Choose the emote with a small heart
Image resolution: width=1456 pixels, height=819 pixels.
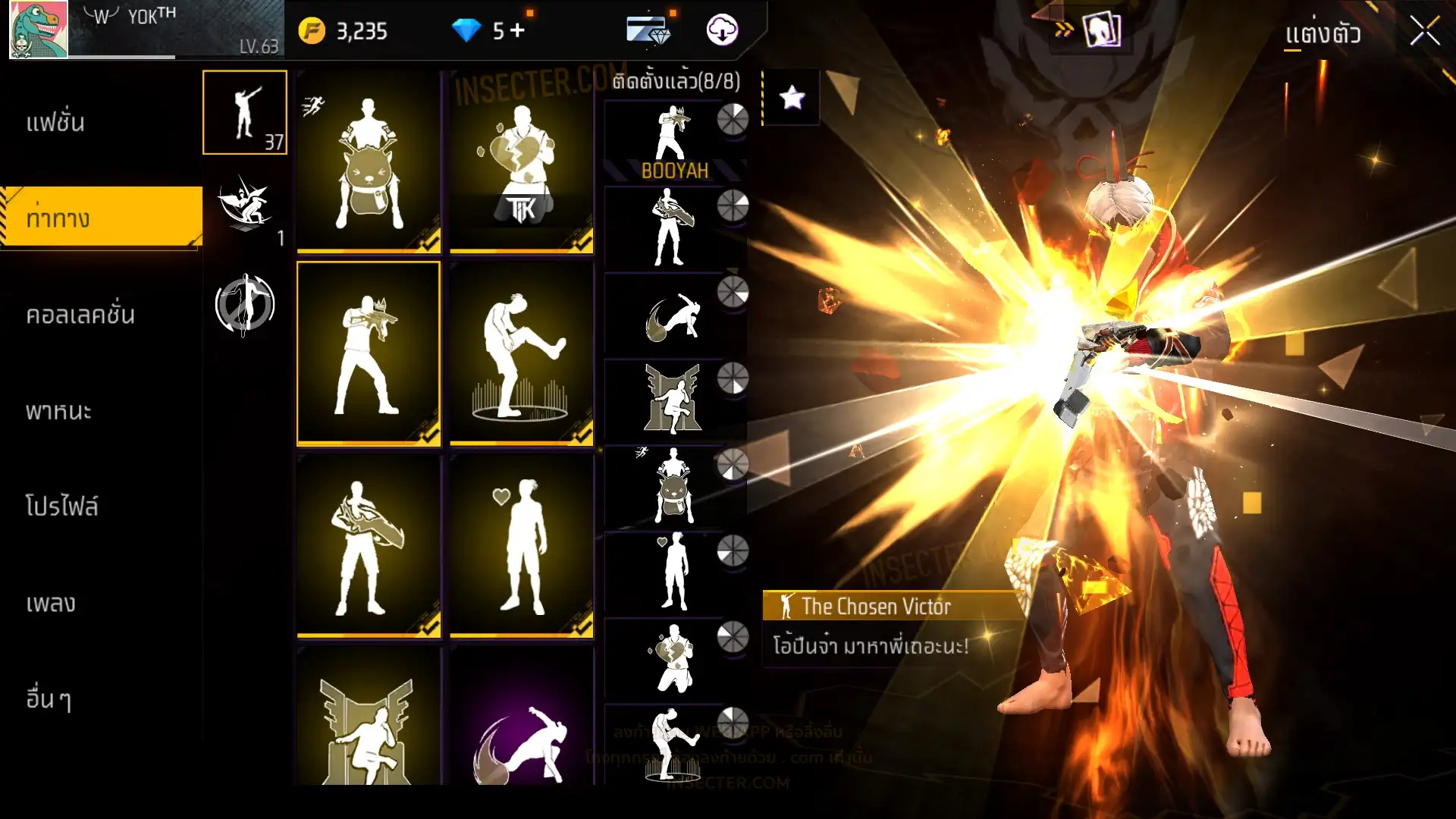click(522, 546)
